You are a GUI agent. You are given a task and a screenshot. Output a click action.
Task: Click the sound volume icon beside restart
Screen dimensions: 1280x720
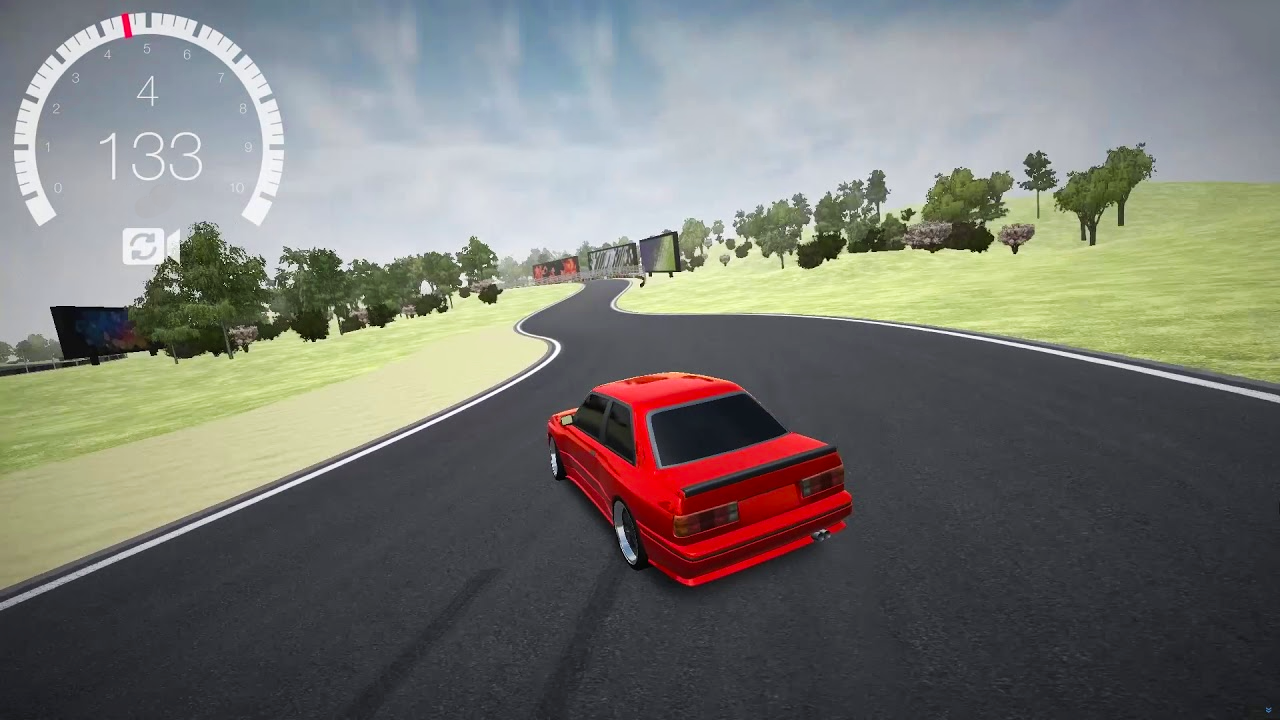coord(172,246)
